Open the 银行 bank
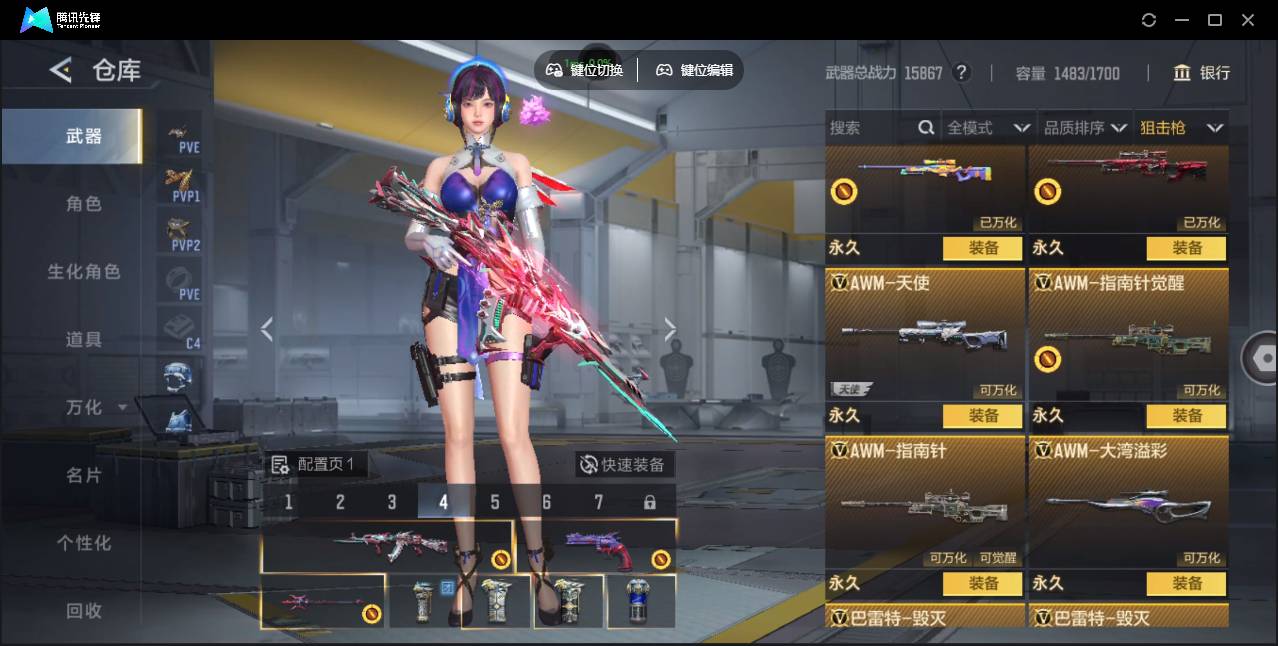Viewport: 1278px width, 646px height. [1202, 73]
